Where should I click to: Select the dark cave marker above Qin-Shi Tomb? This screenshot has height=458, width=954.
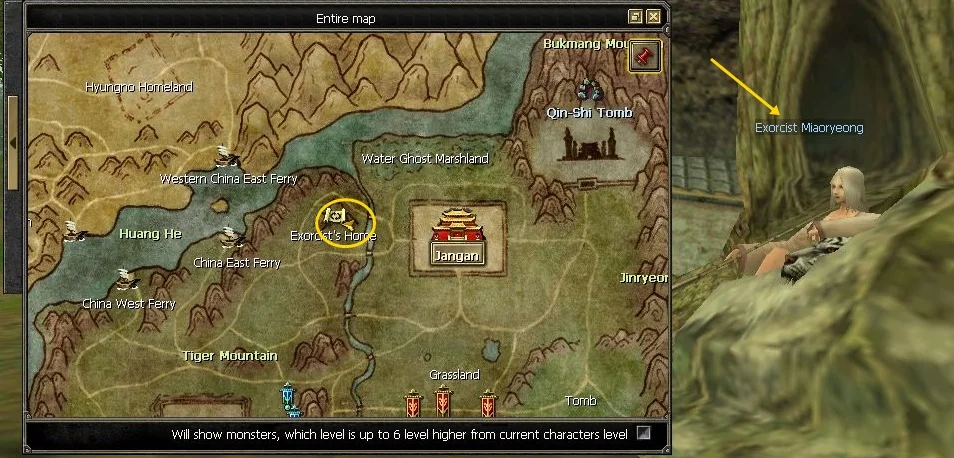[589, 90]
